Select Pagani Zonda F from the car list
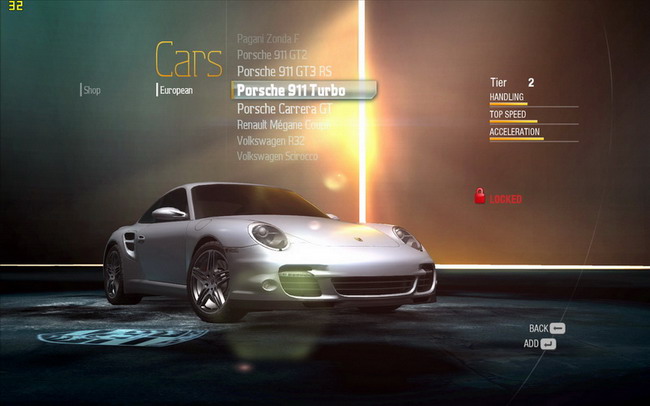Screen dimensions: 650x406 (x=268, y=38)
